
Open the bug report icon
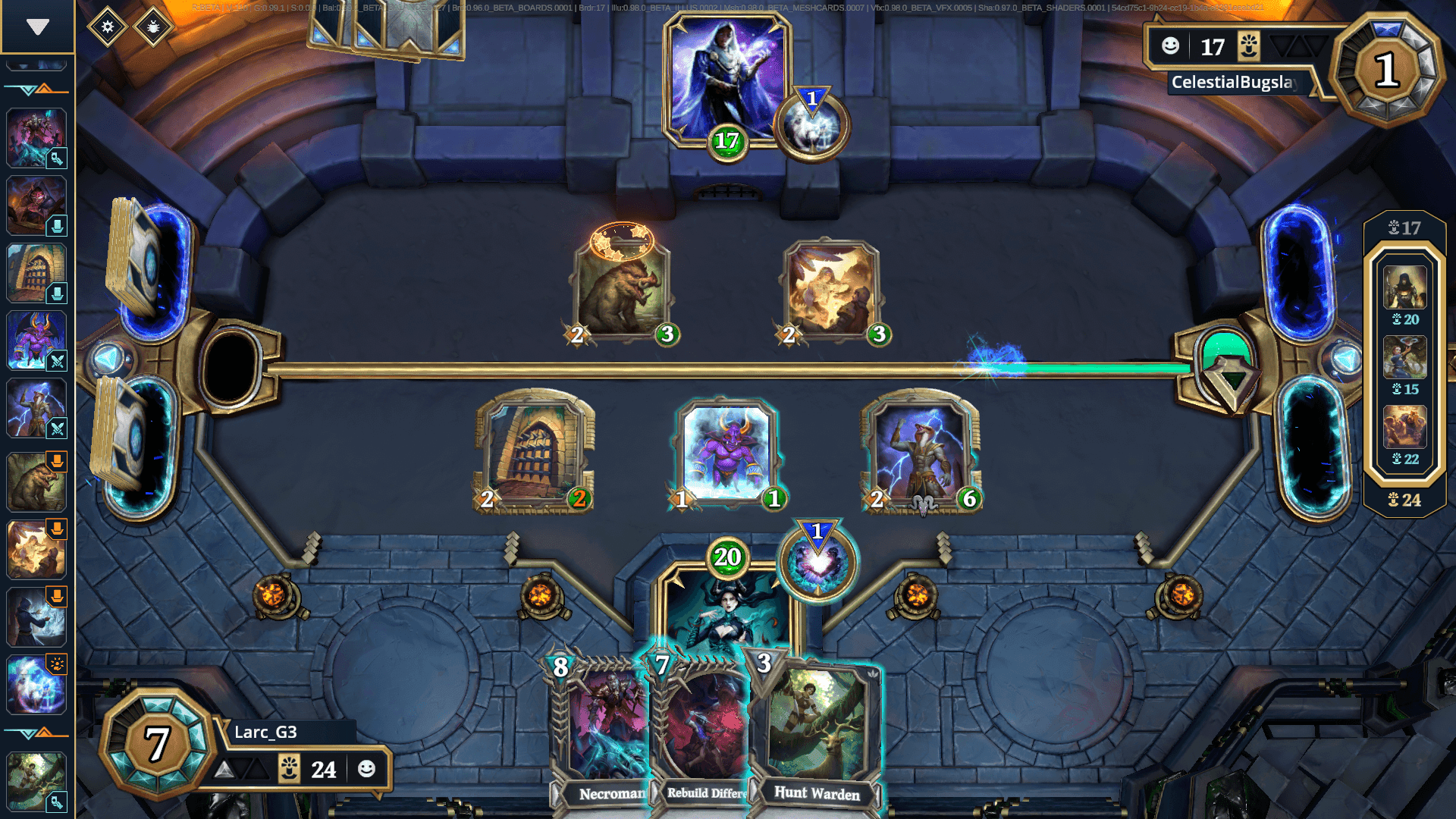[x=153, y=27]
